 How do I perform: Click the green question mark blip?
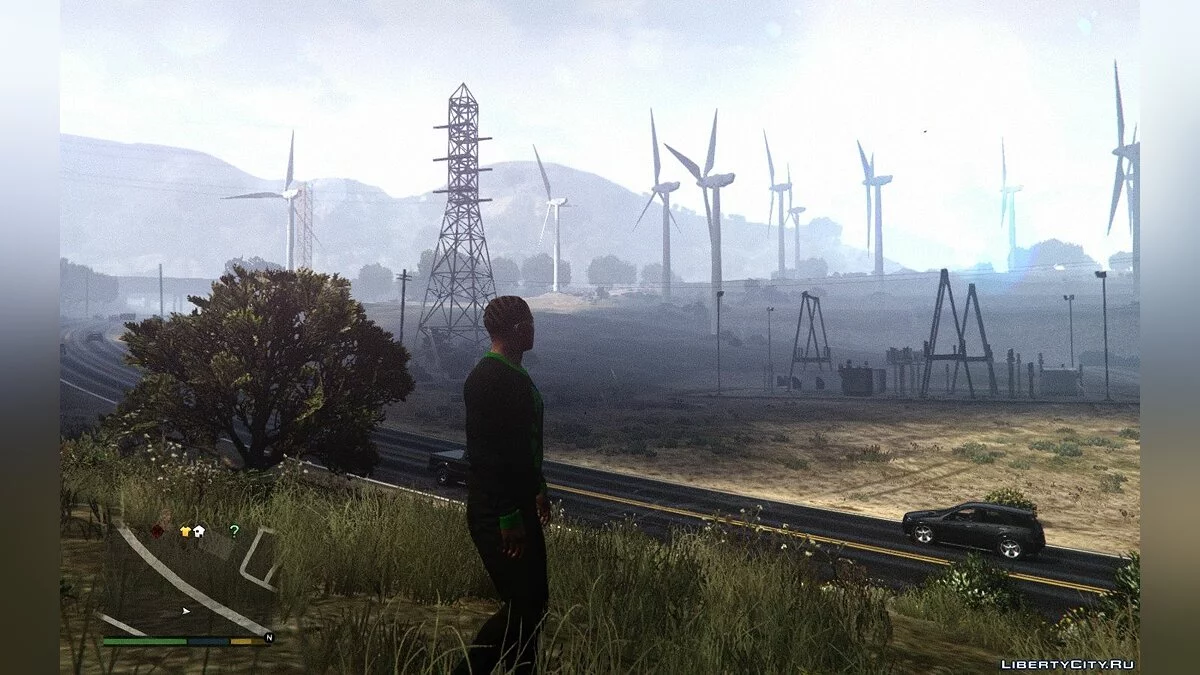click(x=234, y=530)
